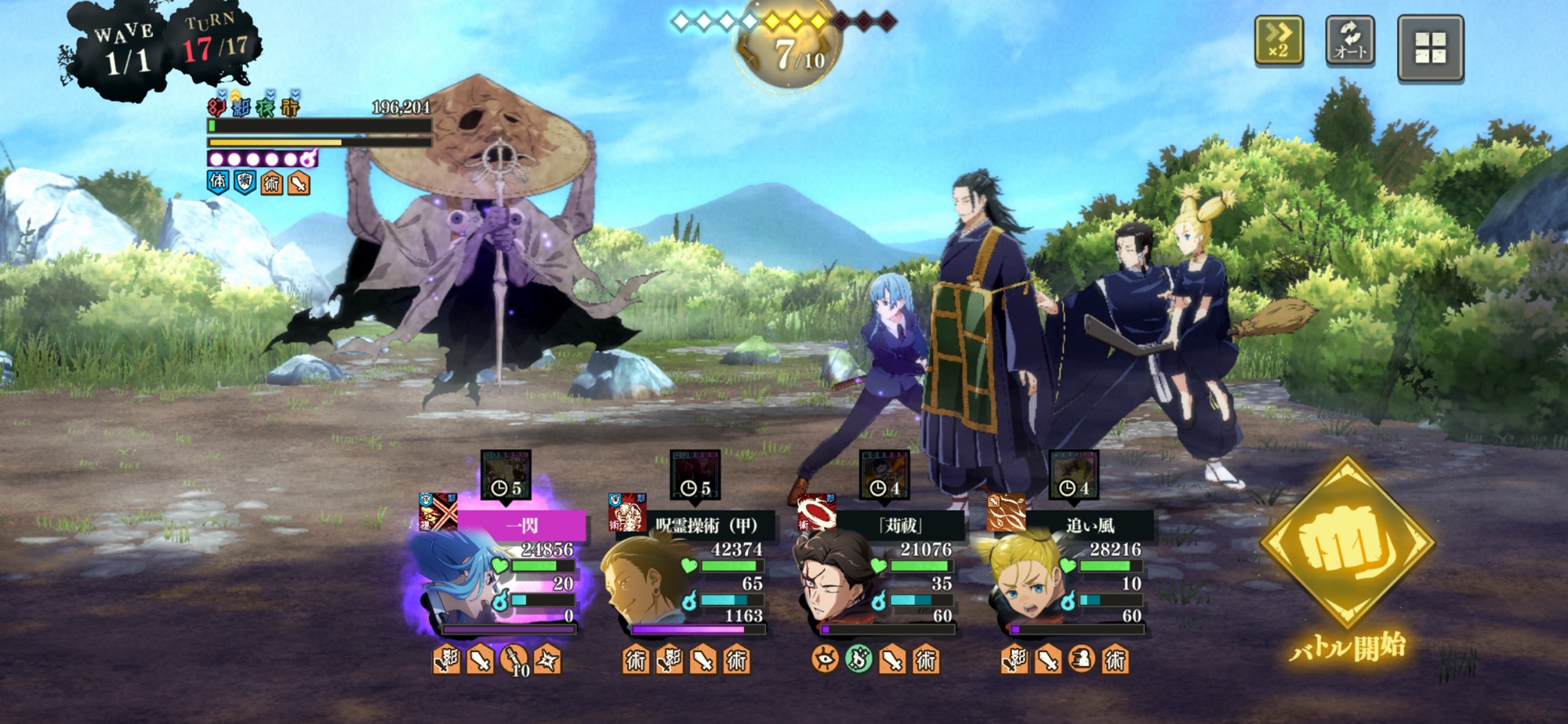Tap the orange eye status icon

point(825,660)
